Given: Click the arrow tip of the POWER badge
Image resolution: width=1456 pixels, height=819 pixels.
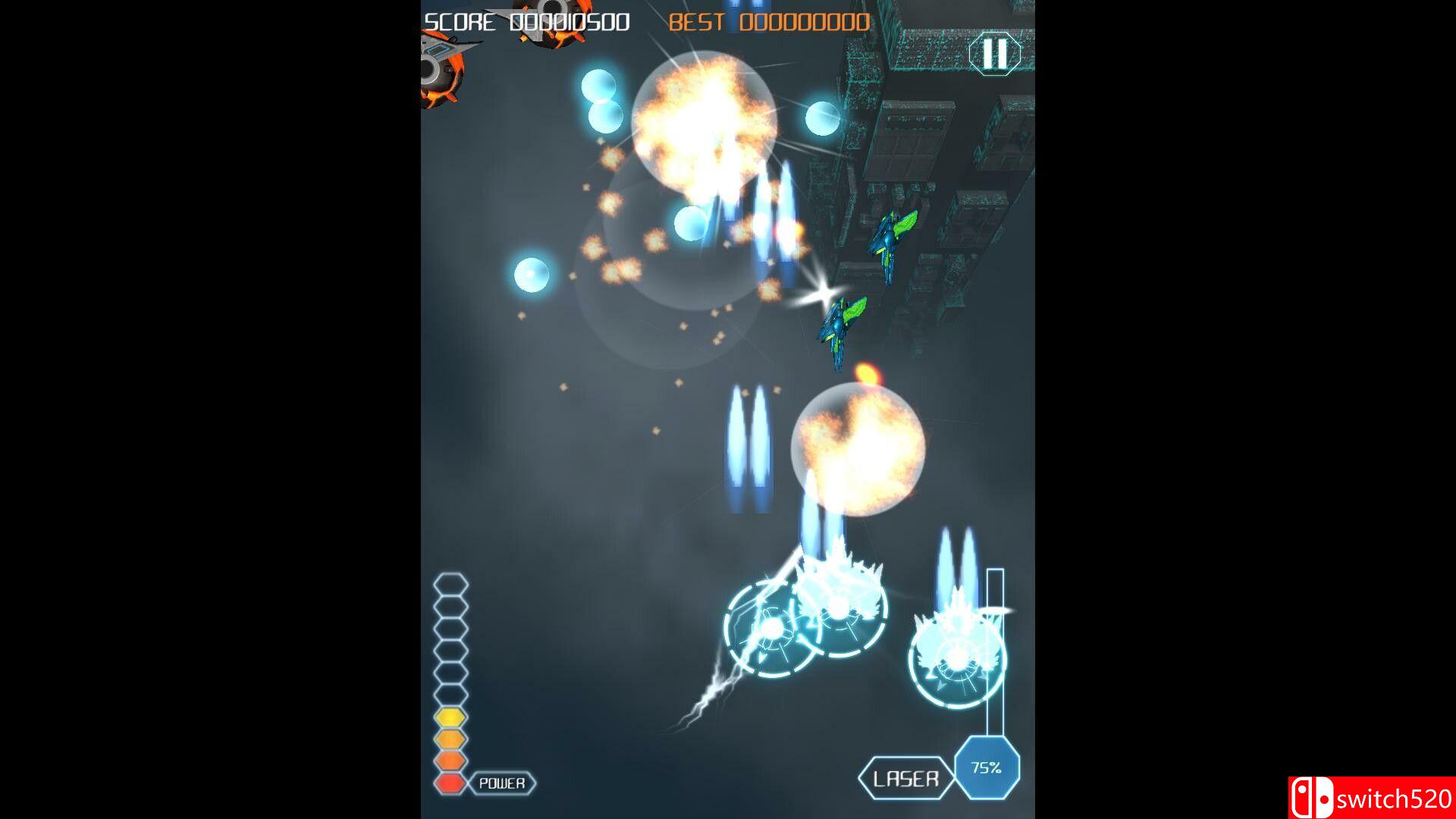Looking at the screenshot, I should pyautogui.click(x=535, y=781).
